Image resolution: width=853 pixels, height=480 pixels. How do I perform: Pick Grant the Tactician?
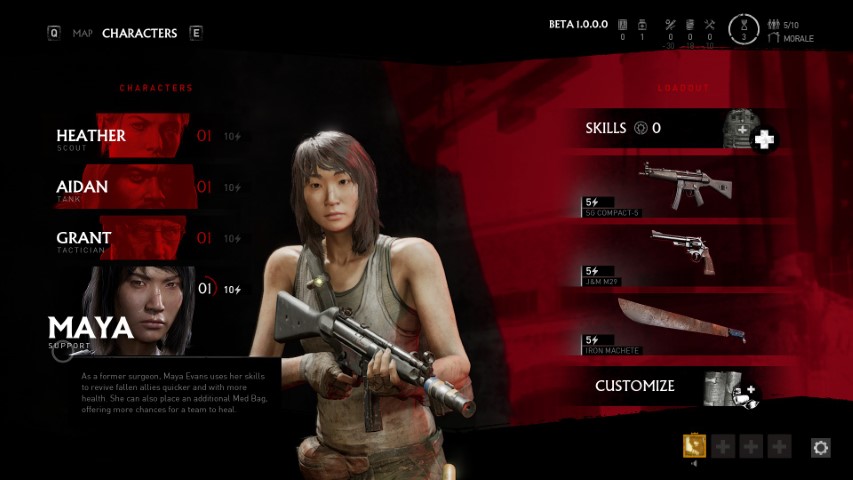coord(122,238)
